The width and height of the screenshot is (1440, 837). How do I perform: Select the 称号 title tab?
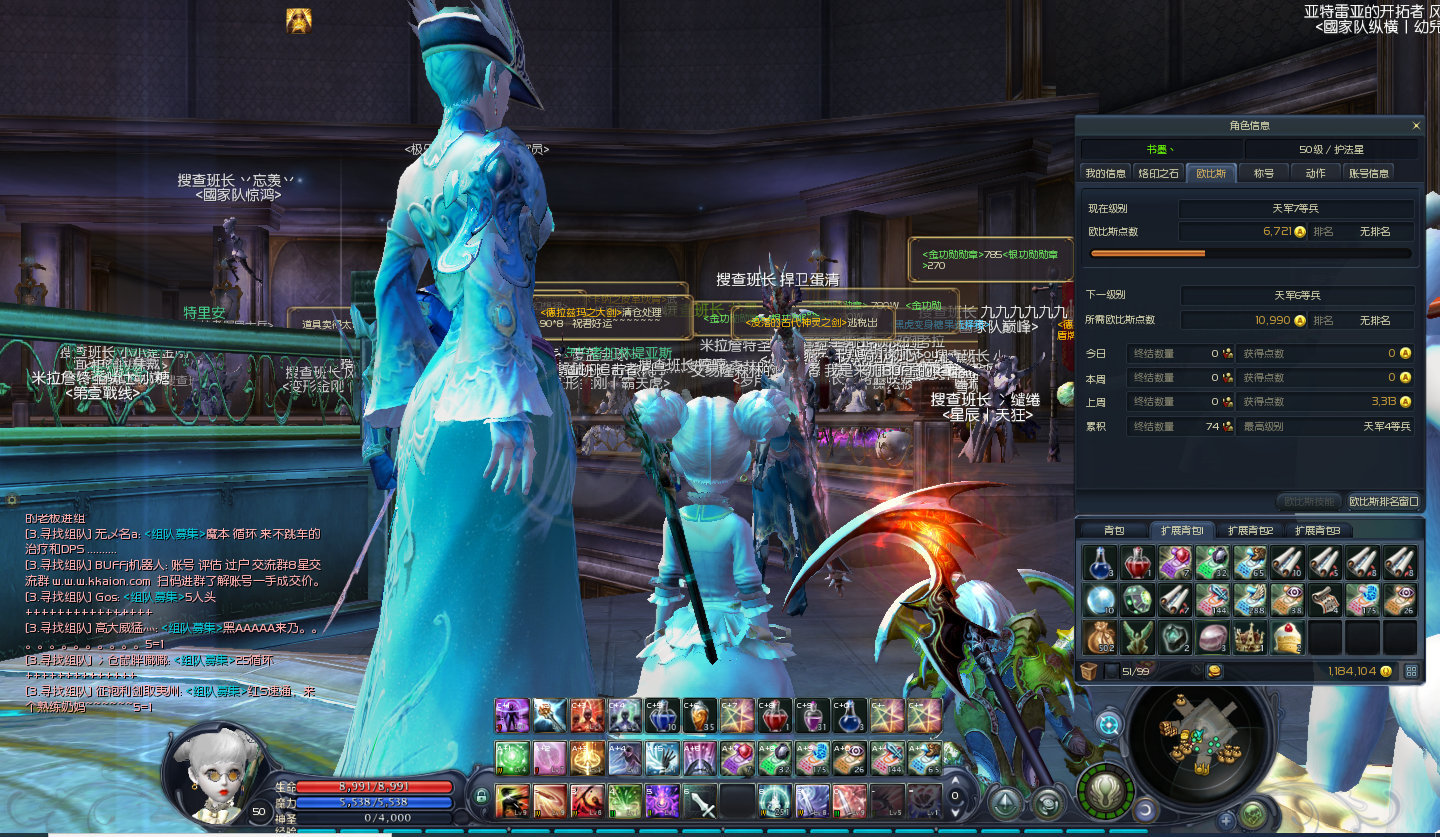1264,173
